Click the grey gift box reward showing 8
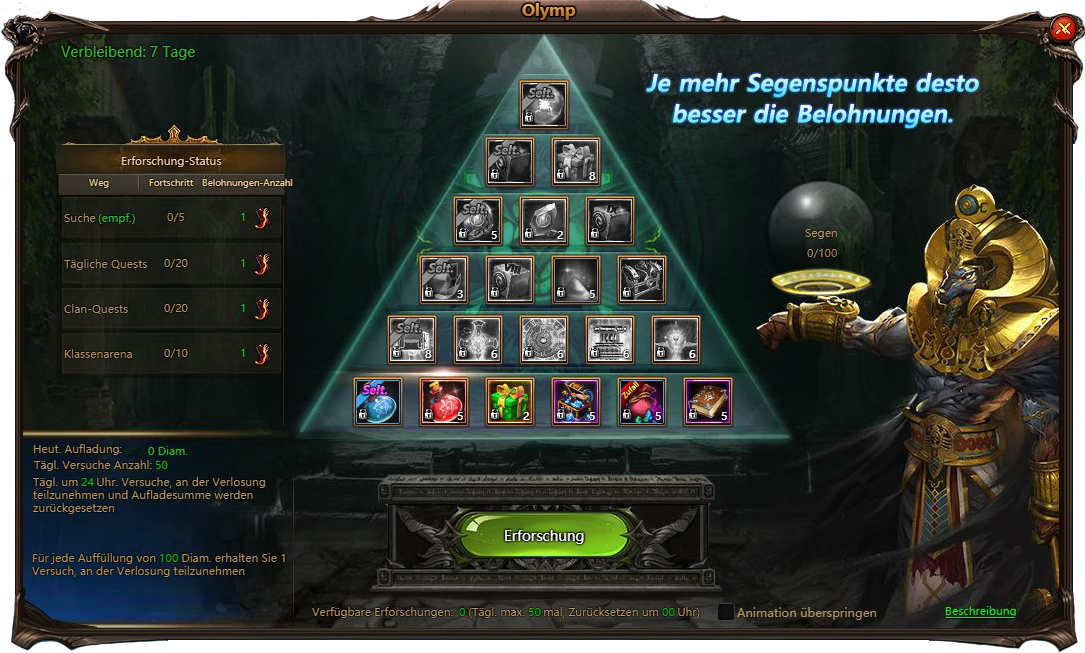This screenshot has width=1085, height=653. click(x=576, y=162)
